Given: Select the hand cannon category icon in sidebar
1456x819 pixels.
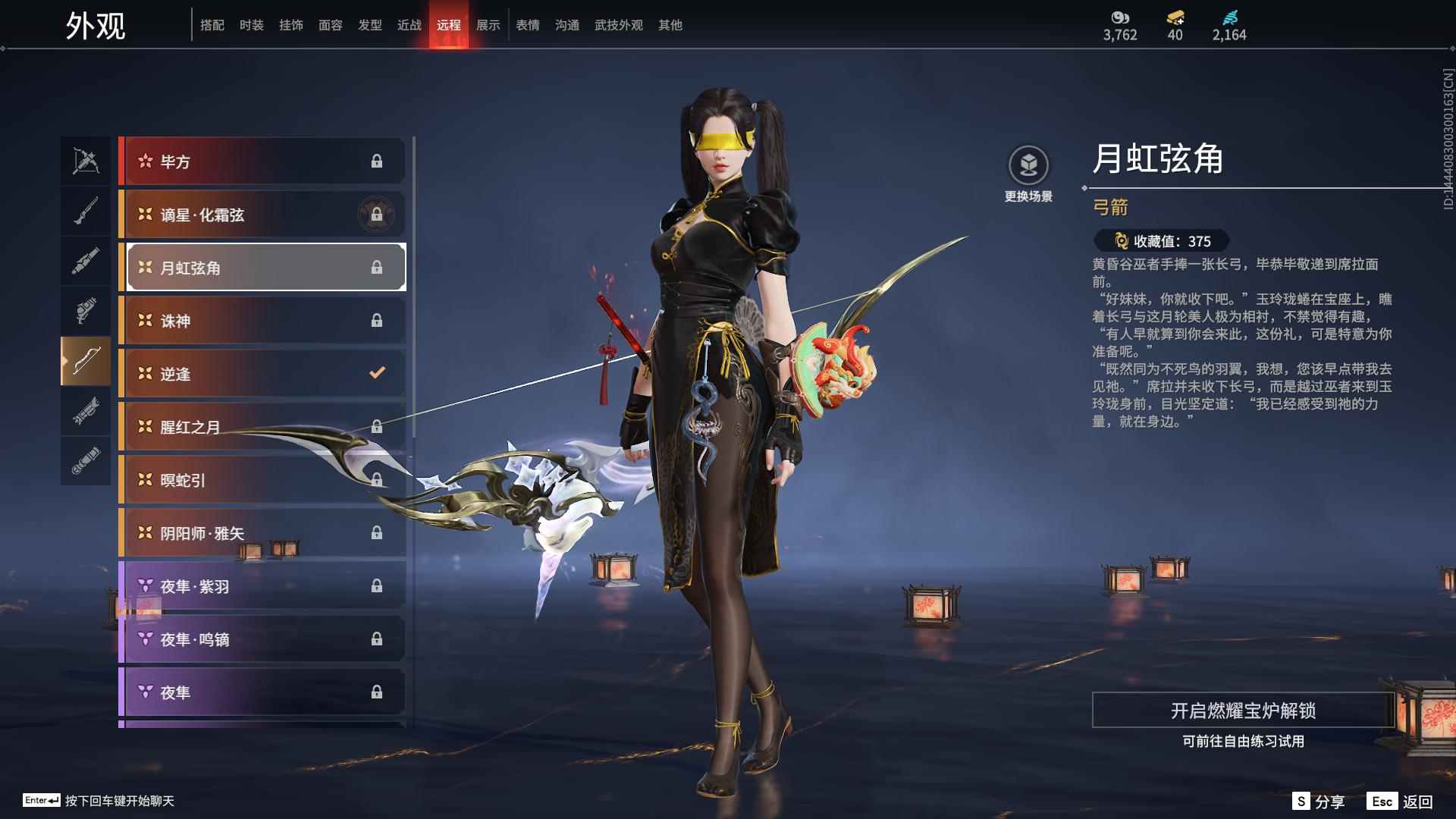Looking at the screenshot, I should [86, 311].
